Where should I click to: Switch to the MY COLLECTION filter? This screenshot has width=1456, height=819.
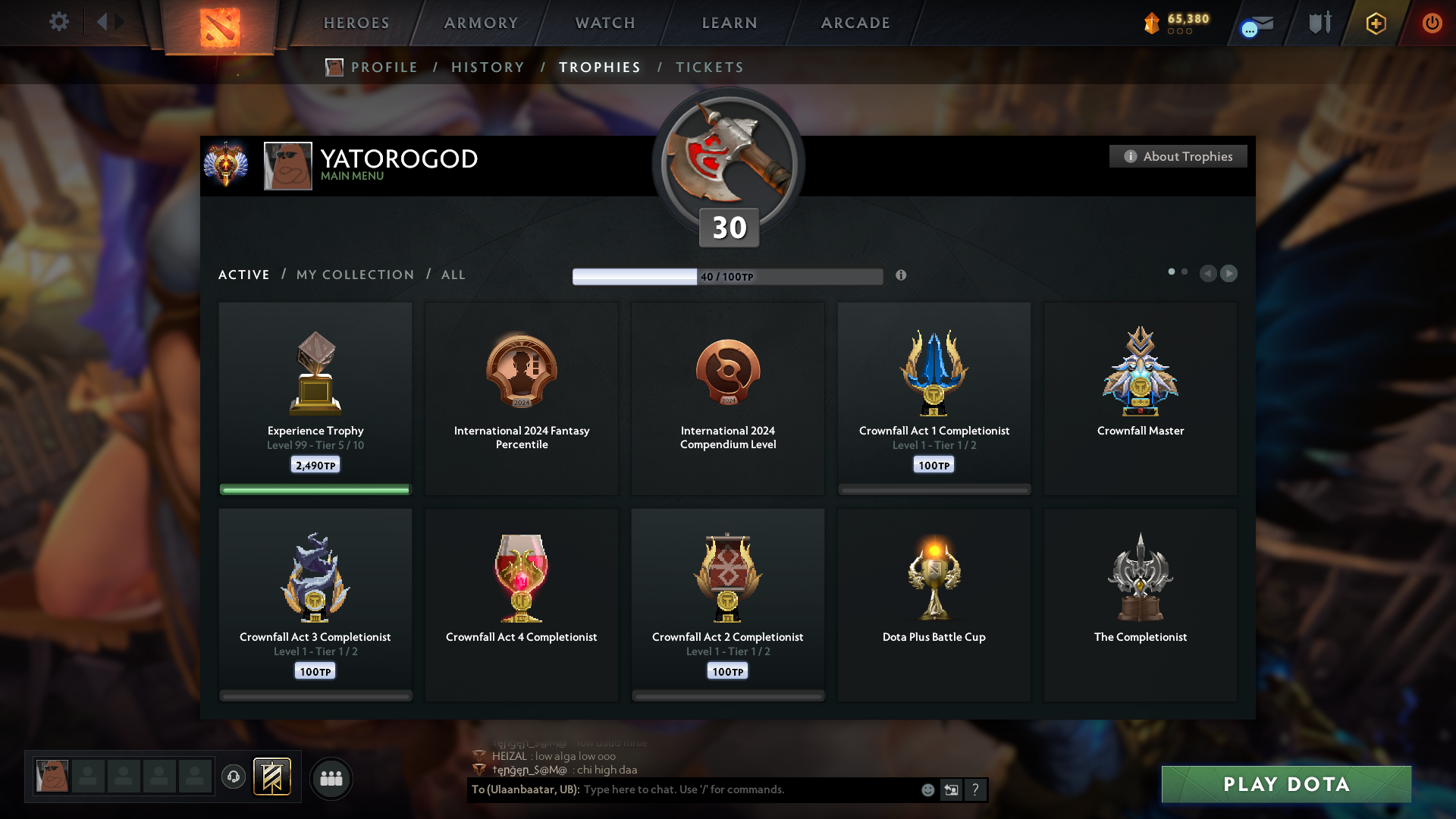pyautogui.click(x=354, y=275)
